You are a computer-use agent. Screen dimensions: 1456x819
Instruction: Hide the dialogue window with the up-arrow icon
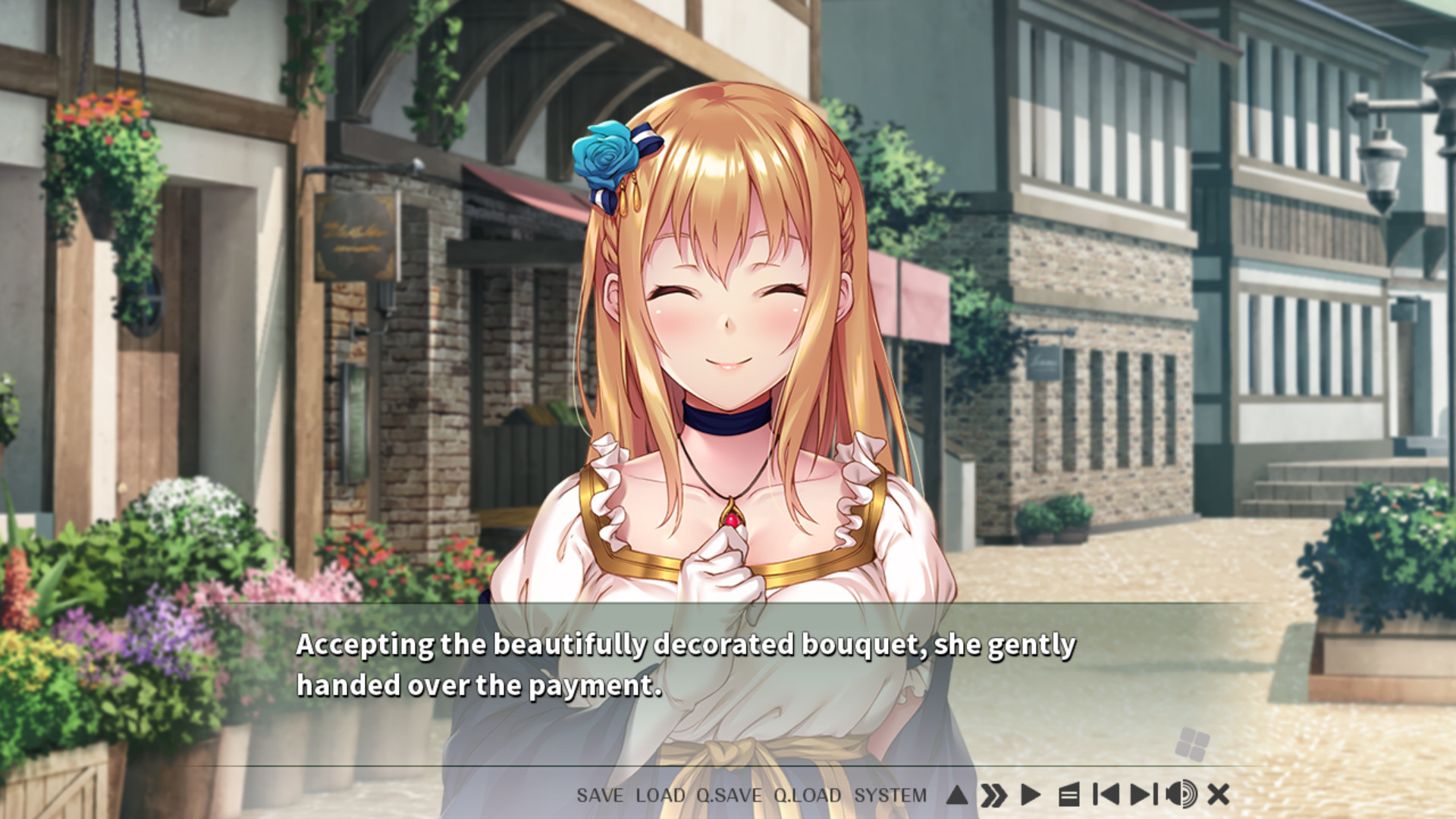(x=958, y=795)
